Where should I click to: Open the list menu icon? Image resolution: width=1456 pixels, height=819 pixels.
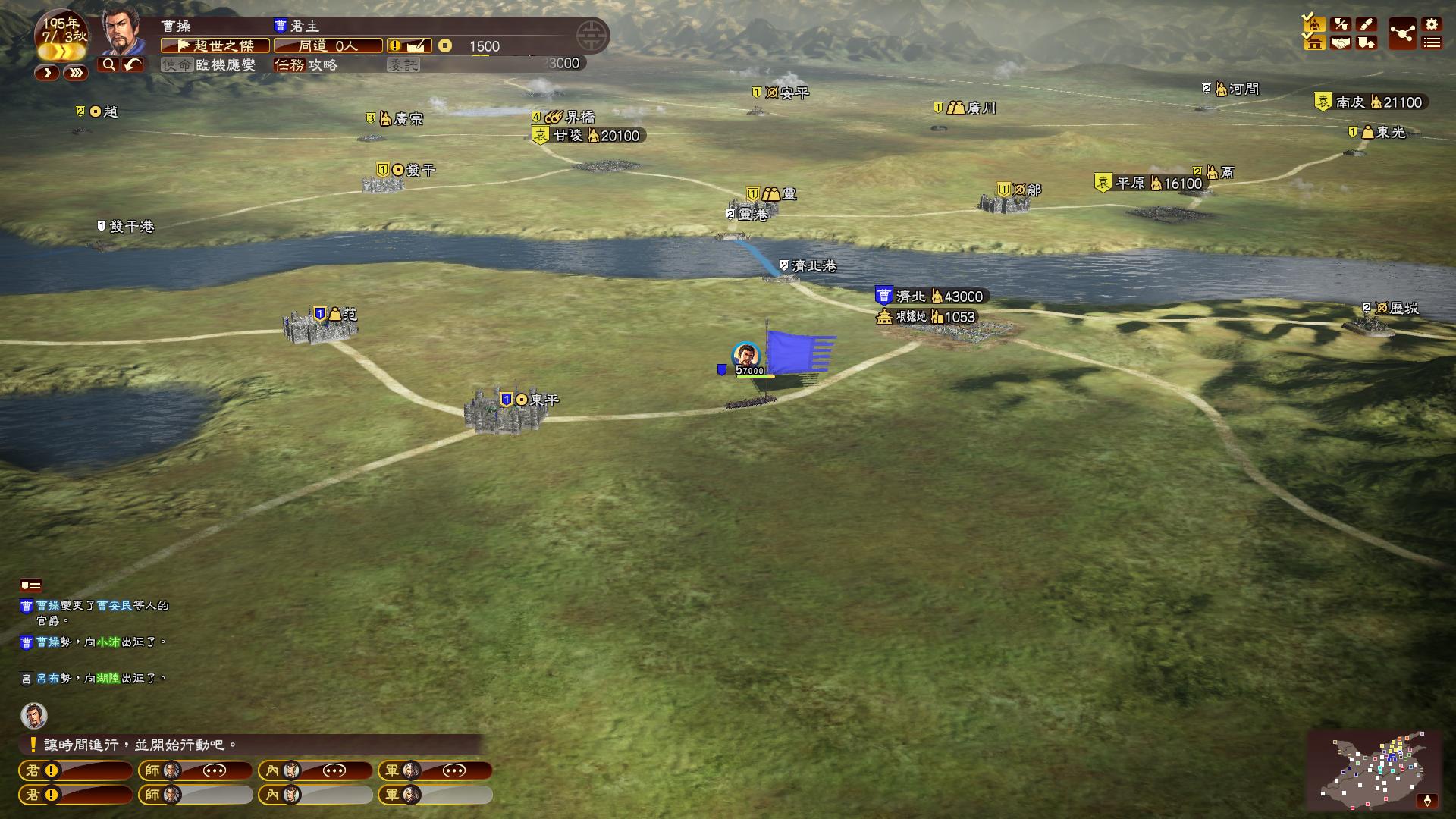[x=1432, y=43]
